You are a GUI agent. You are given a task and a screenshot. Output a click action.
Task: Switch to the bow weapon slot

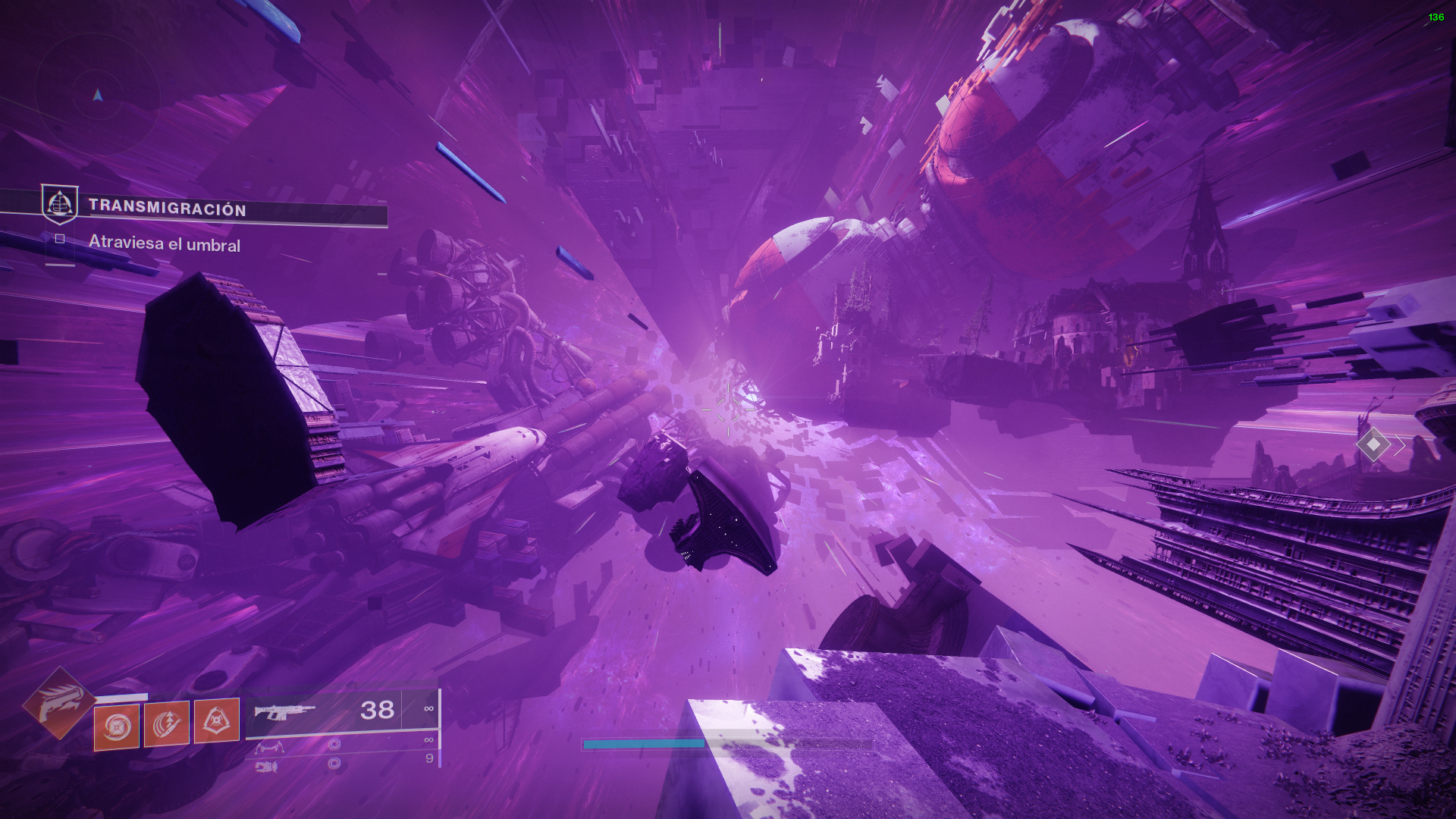[x=270, y=748]
